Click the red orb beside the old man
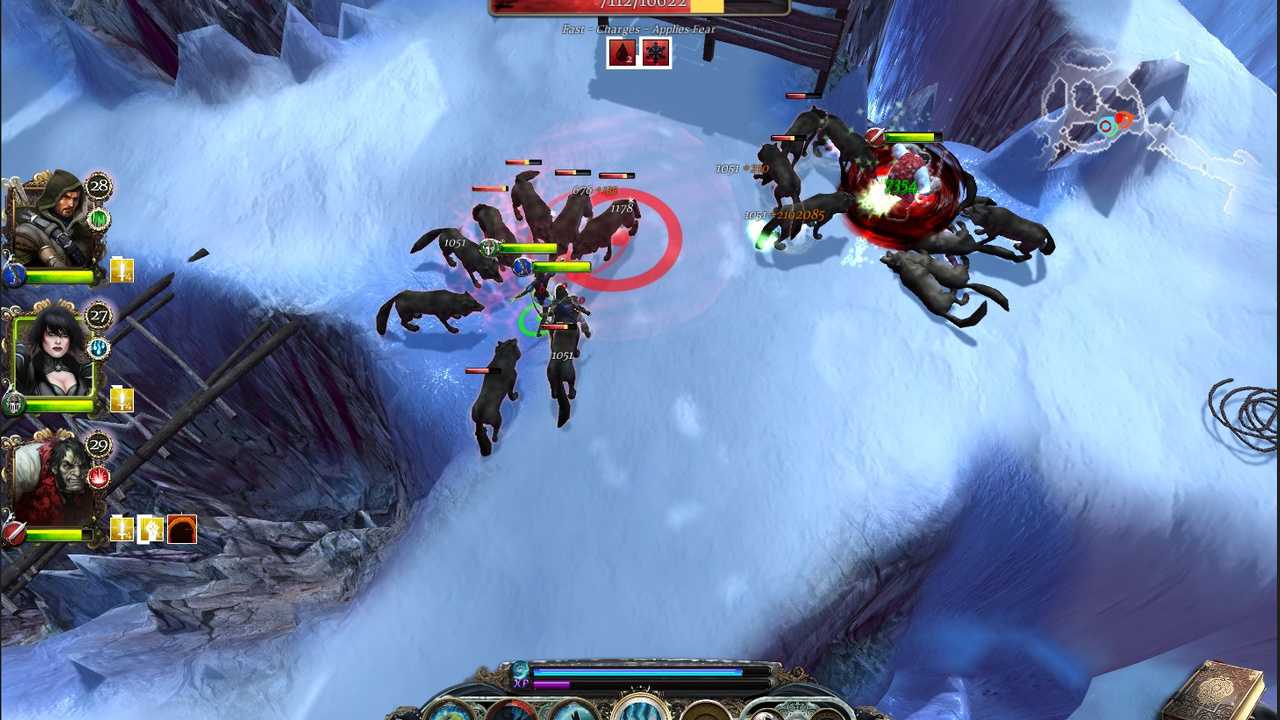This screenshot has height=720, width=1280. coord(99,478)
